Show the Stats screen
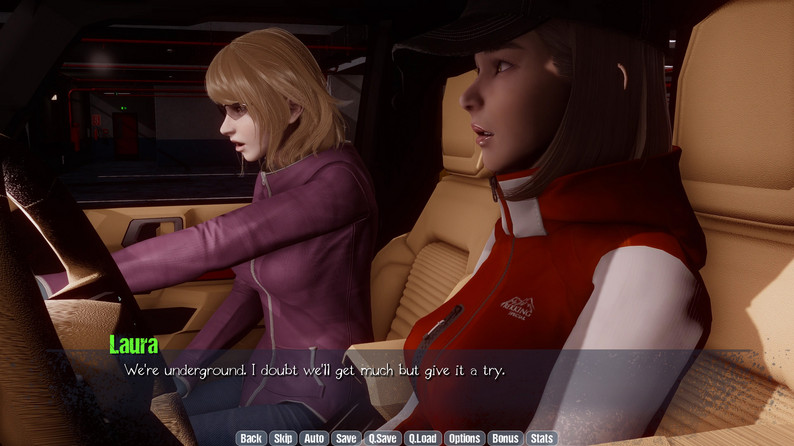The height and width of the screenshot is (446, 794). pos(541,438)
